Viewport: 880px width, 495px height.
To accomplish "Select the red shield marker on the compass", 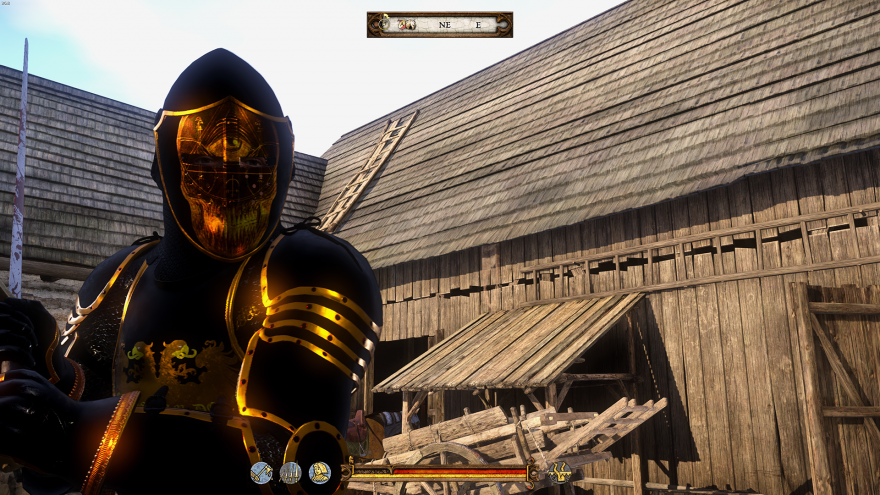I will [x=402, y=24].
